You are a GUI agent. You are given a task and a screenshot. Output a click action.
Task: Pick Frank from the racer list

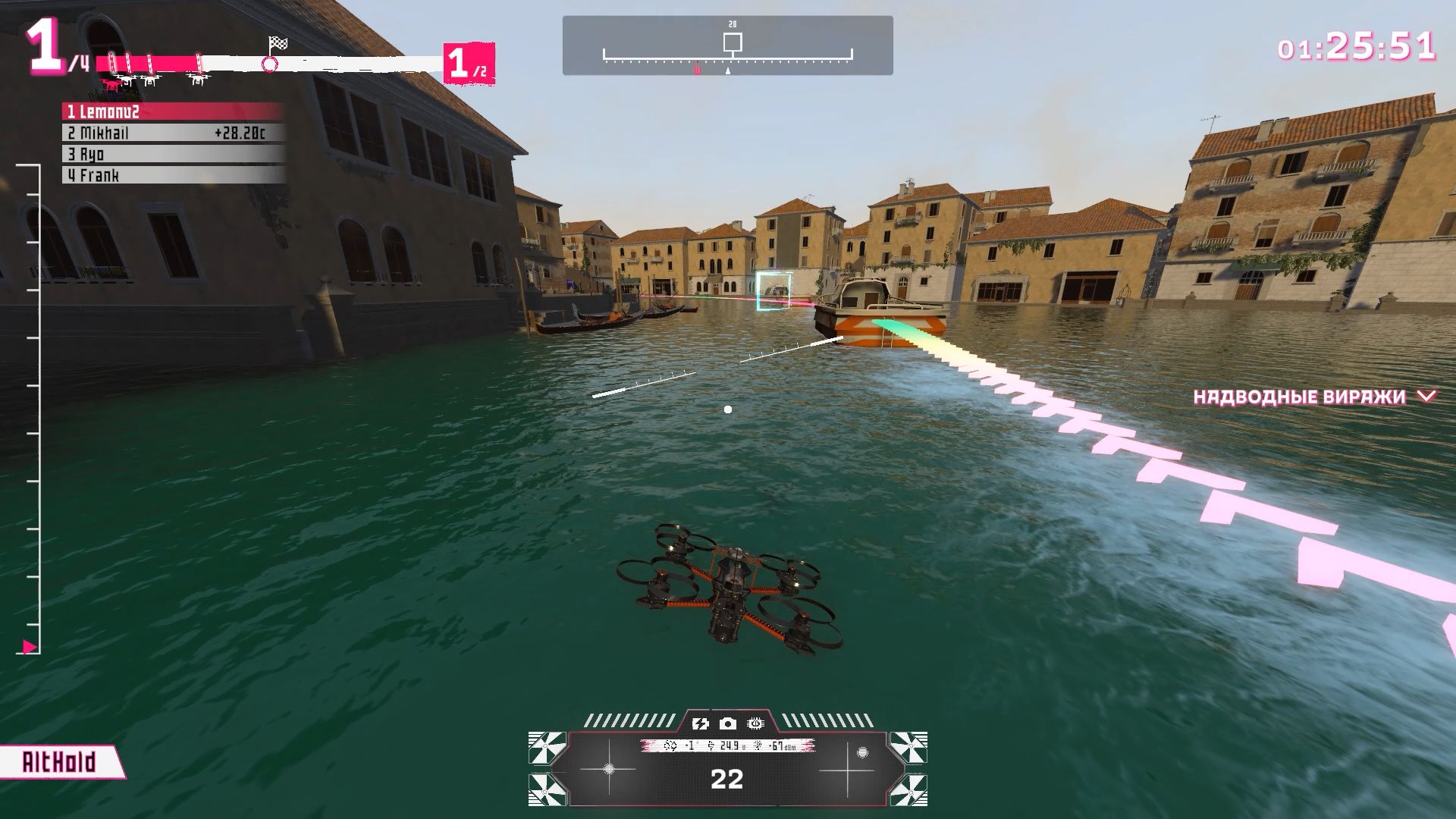tap(173, 176)
